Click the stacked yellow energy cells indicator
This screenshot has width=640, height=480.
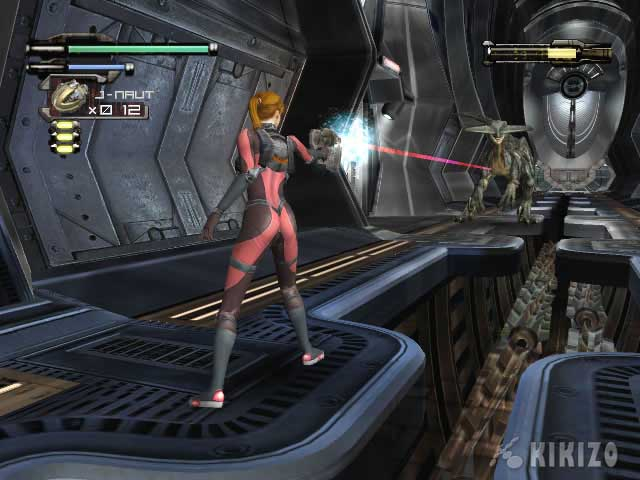pos(63,137)
